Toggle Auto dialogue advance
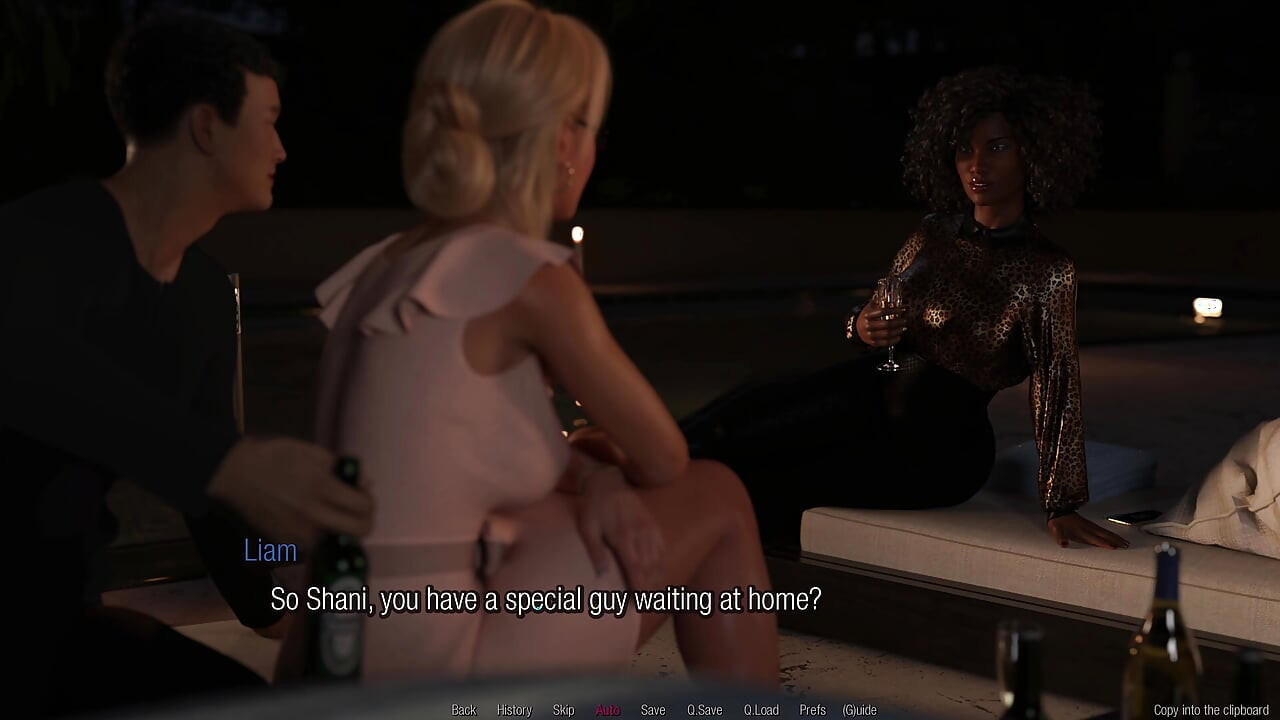This screenshot has width=1280, height=720. (x=608, y=710)
